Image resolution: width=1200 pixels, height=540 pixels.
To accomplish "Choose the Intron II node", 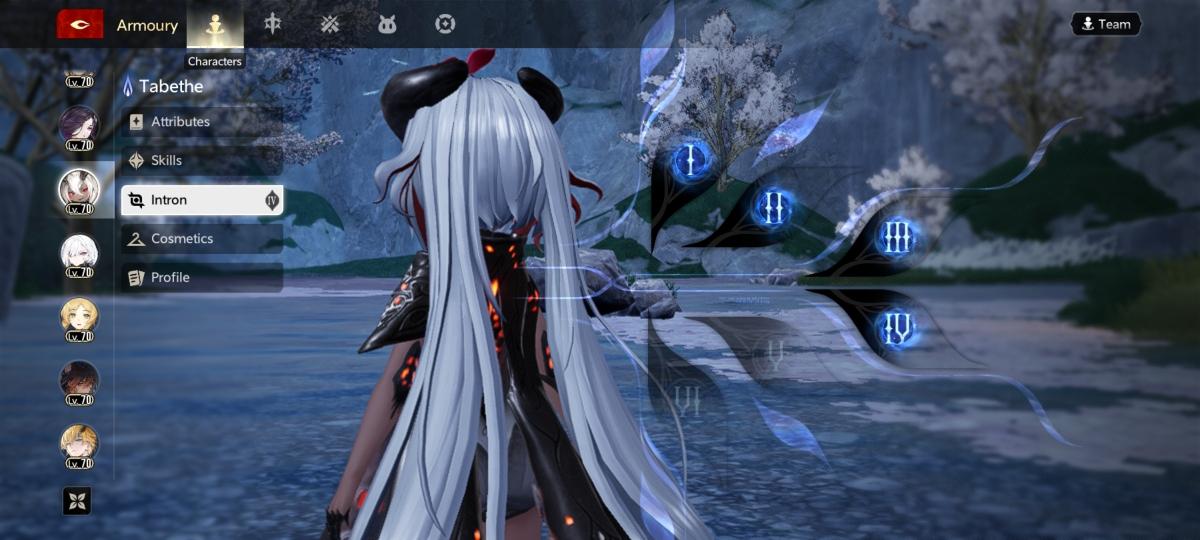I will (x=773, y=207).
